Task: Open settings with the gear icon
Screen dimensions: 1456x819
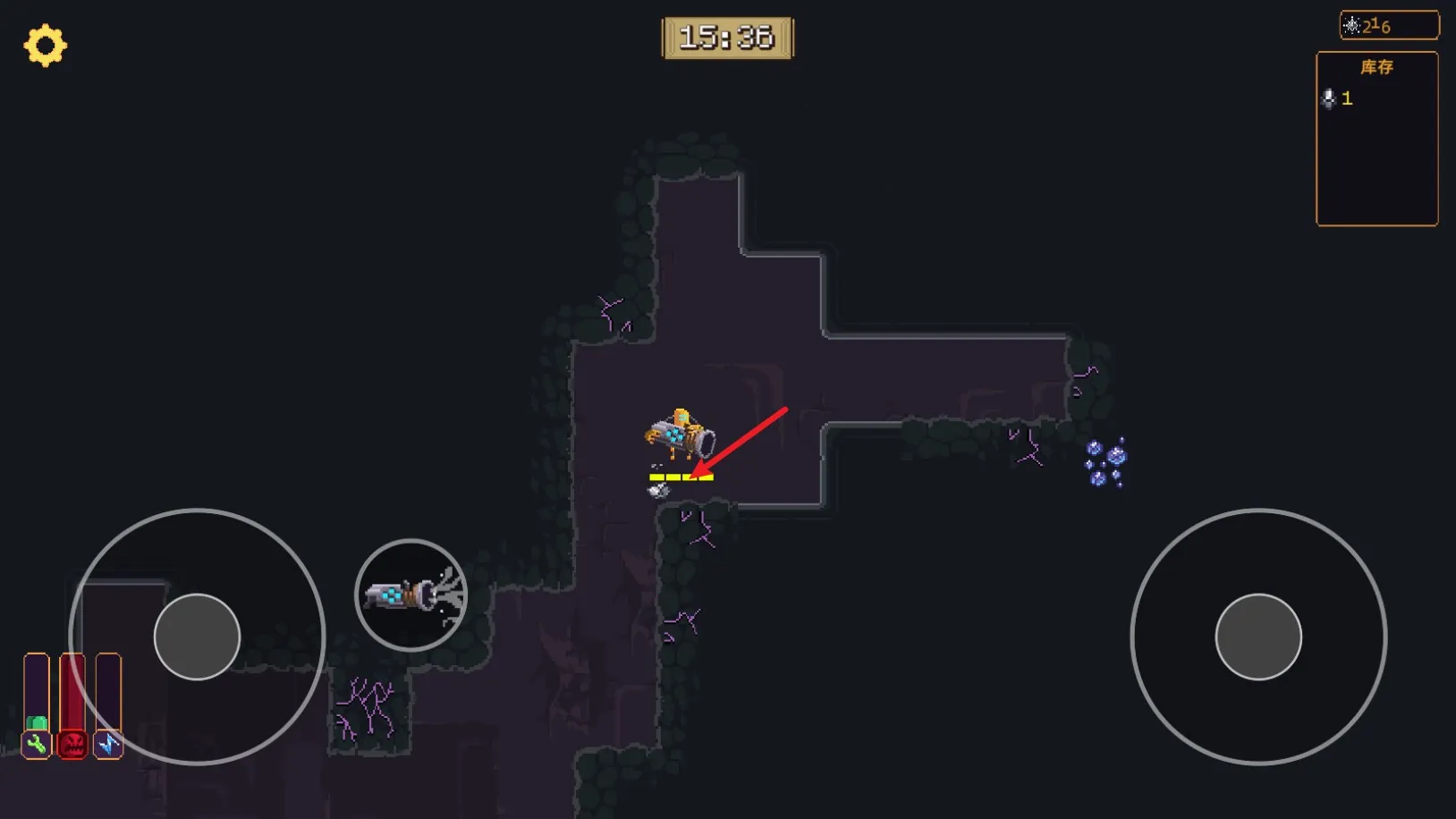Action: click(x=45, y=46)
